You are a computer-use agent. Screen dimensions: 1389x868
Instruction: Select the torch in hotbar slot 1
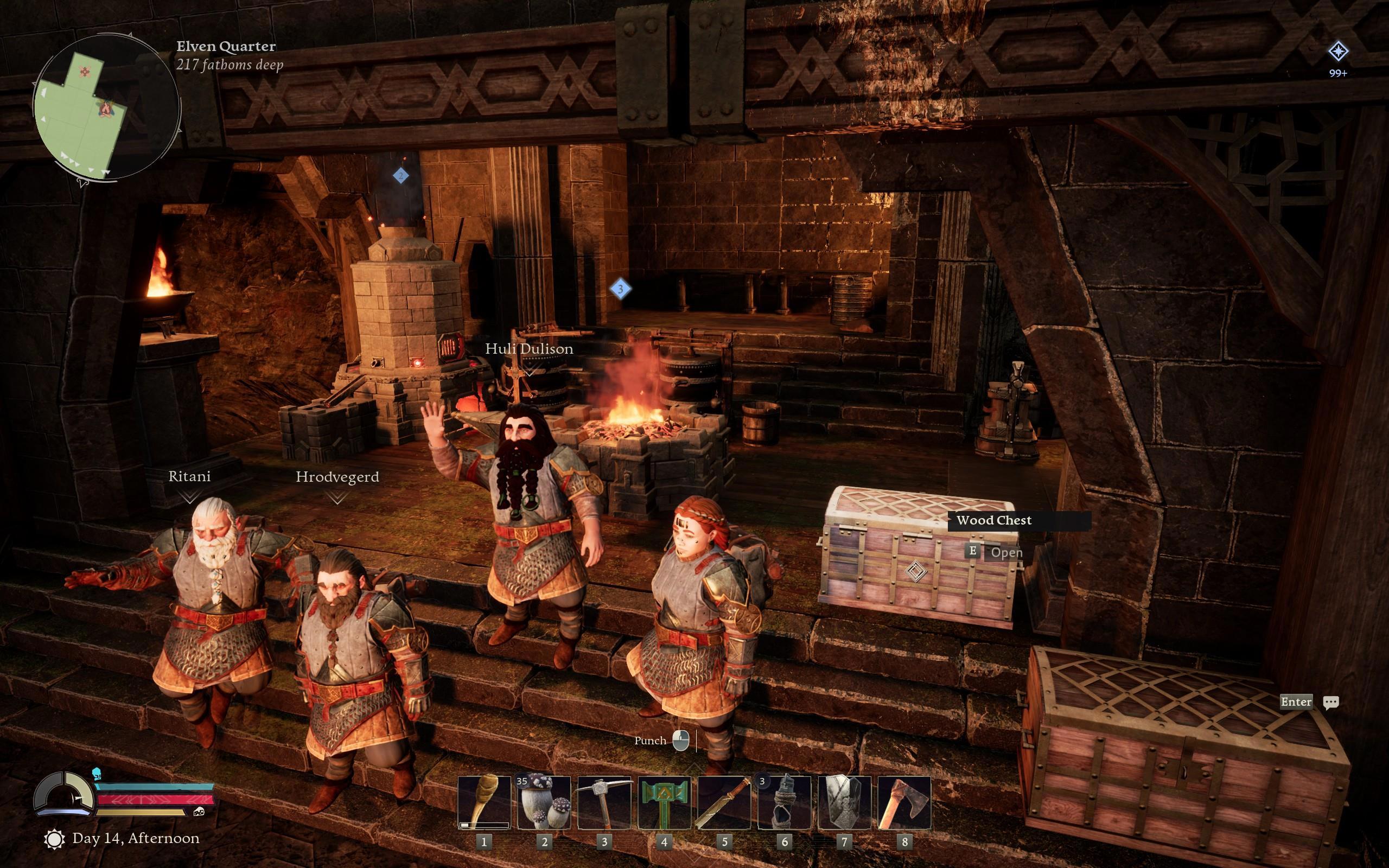(484, 802)
